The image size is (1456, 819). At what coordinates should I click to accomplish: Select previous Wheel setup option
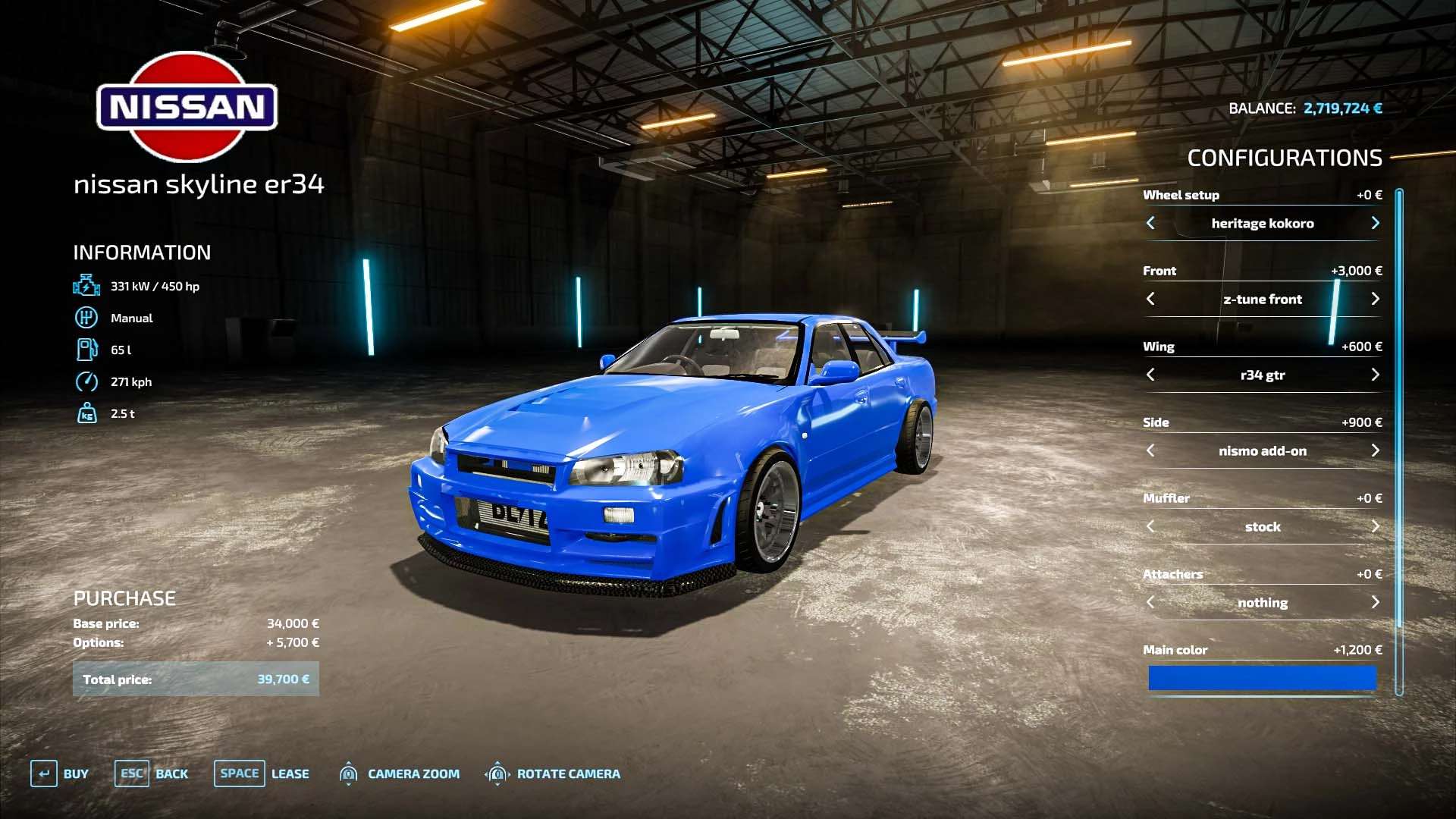click(x=1150, y=223)
